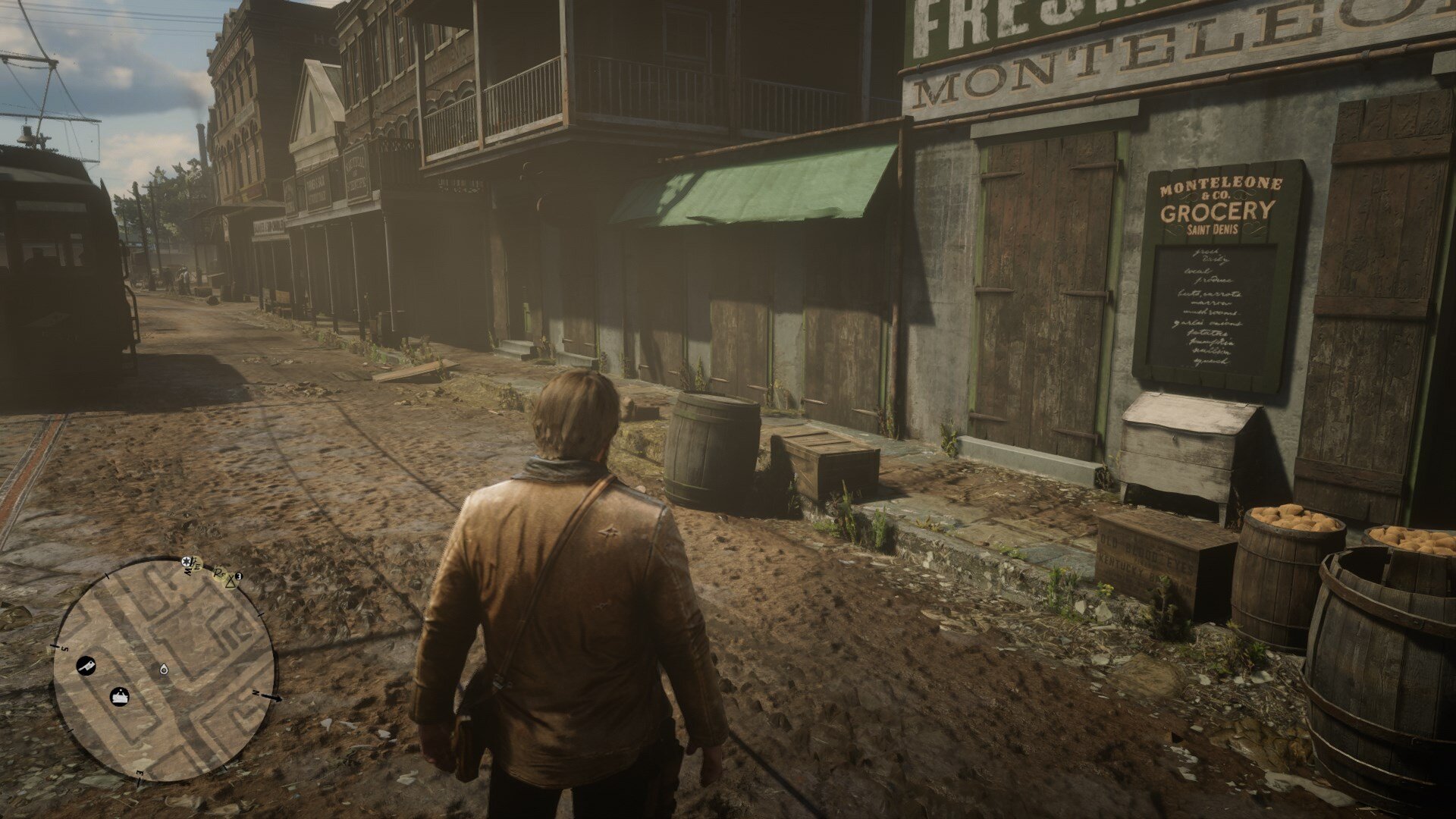Screen dimensions: 1456x819
Task: Select the butcher cleaver marker on minimap
Action: pyautogui.click(x=86, y=666)
